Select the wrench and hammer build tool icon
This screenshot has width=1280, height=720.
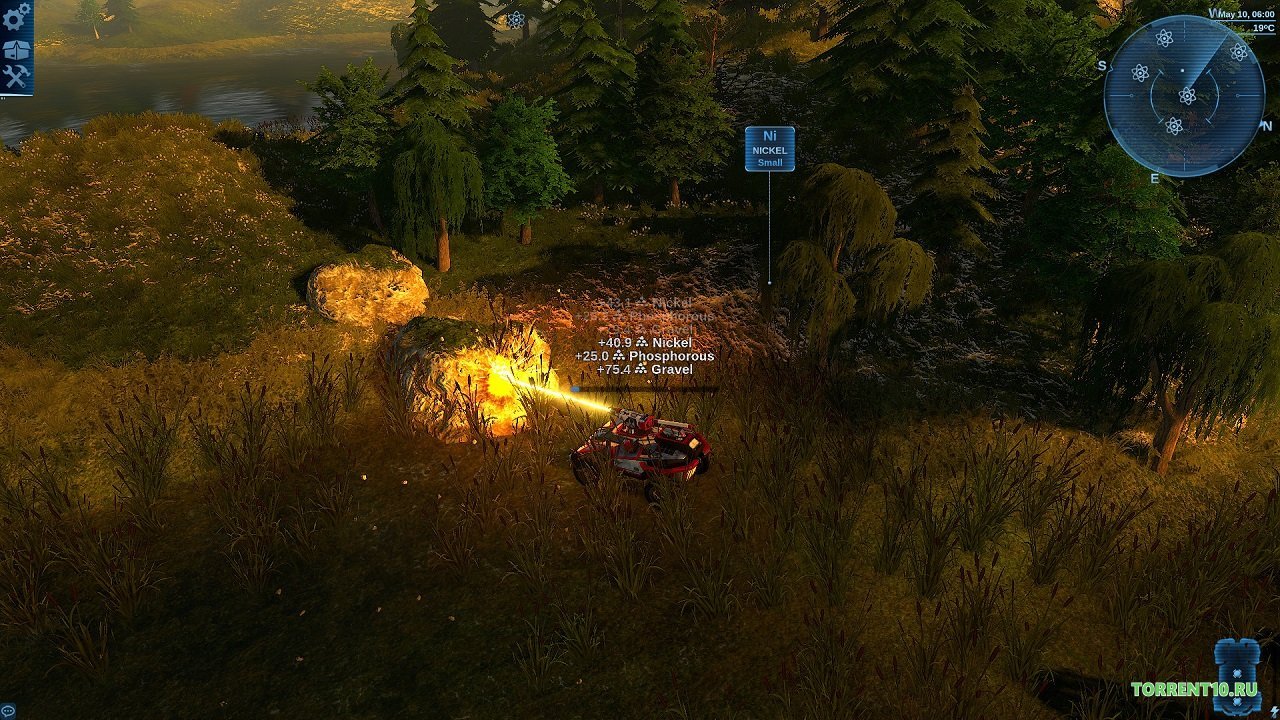[15, 75]
